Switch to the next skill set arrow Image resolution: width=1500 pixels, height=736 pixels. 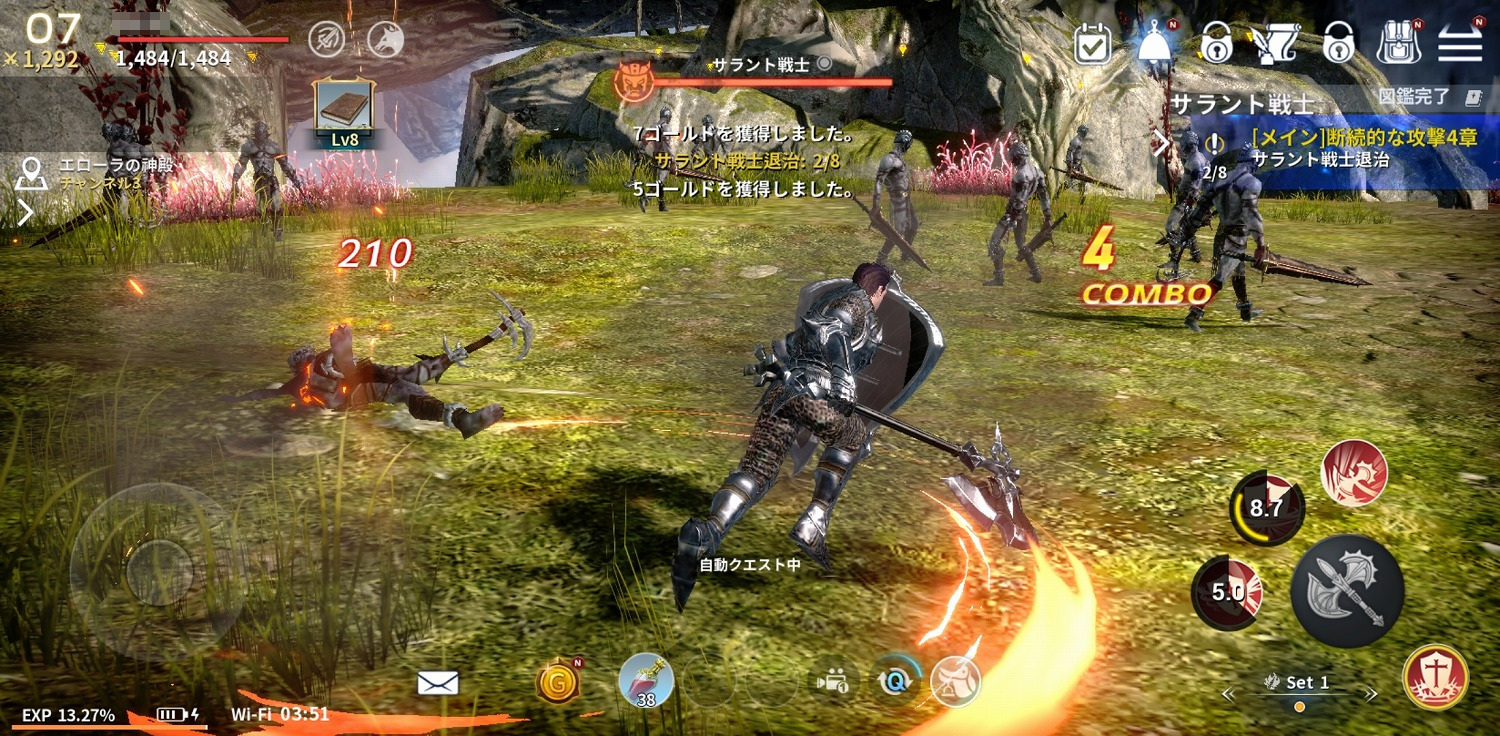(1371, 693)
